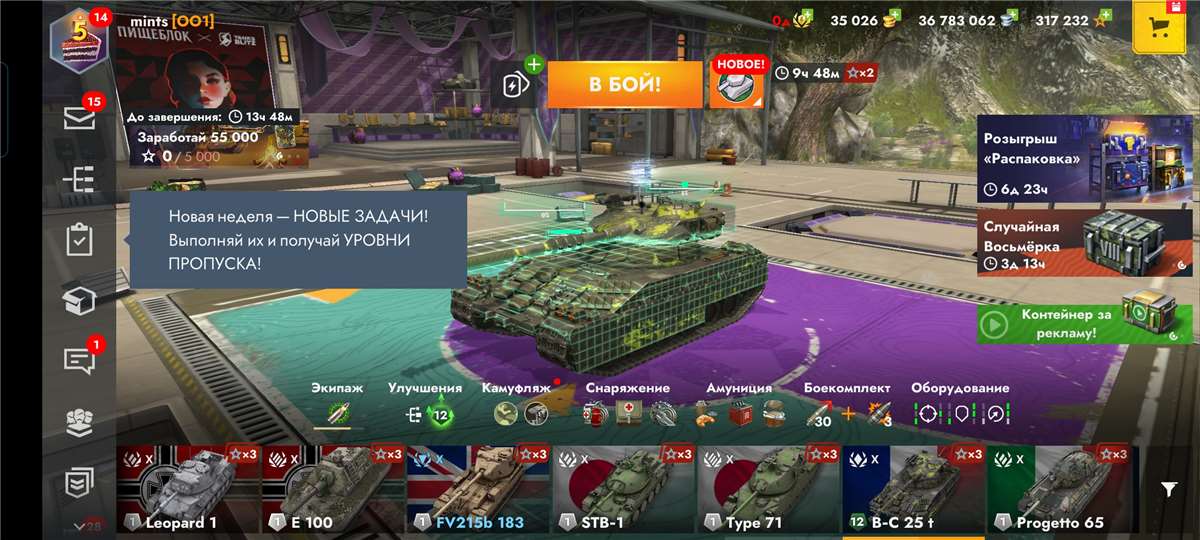
Task: Choose the E 100 tank
Action: (333, 489)
